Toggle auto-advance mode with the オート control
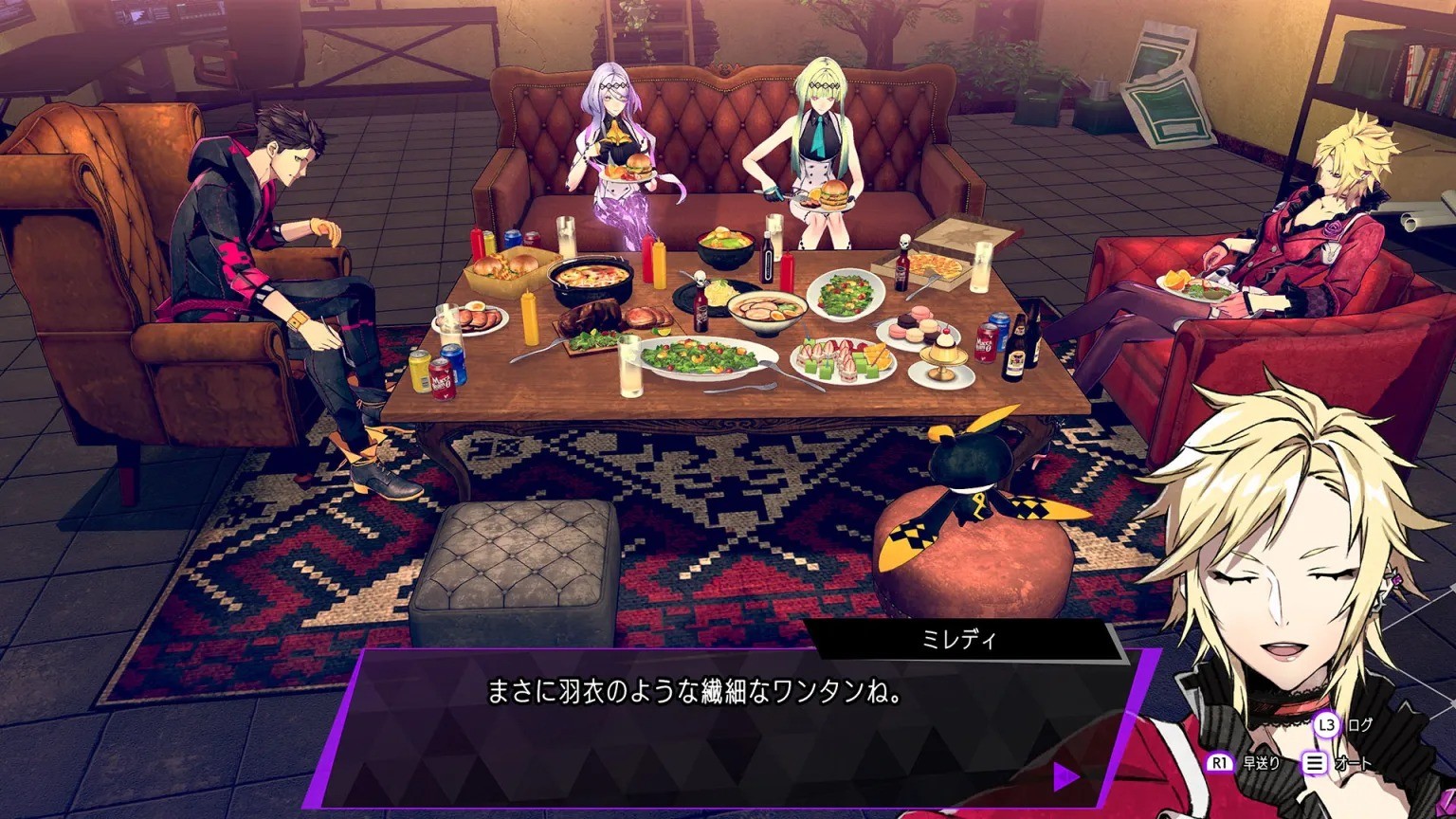The height and width of the screenshot is (819, 1456). tap(1354, 763)
